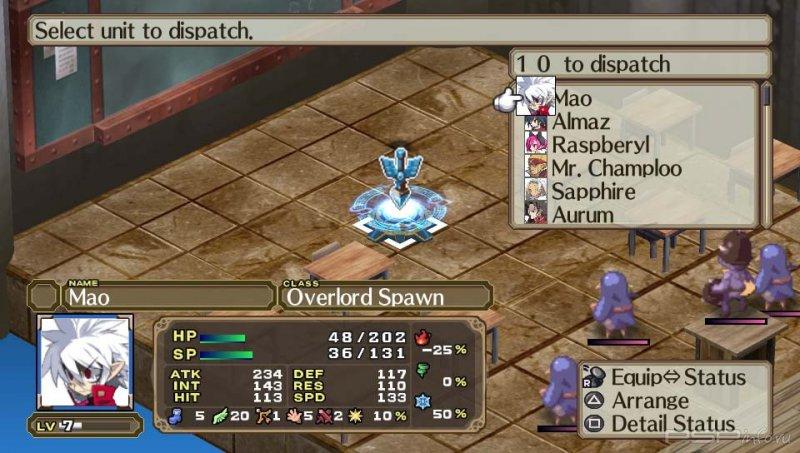800x453 pixels.
Task: Open the Equip/Status toggle option
Action: tap(678, 377)
